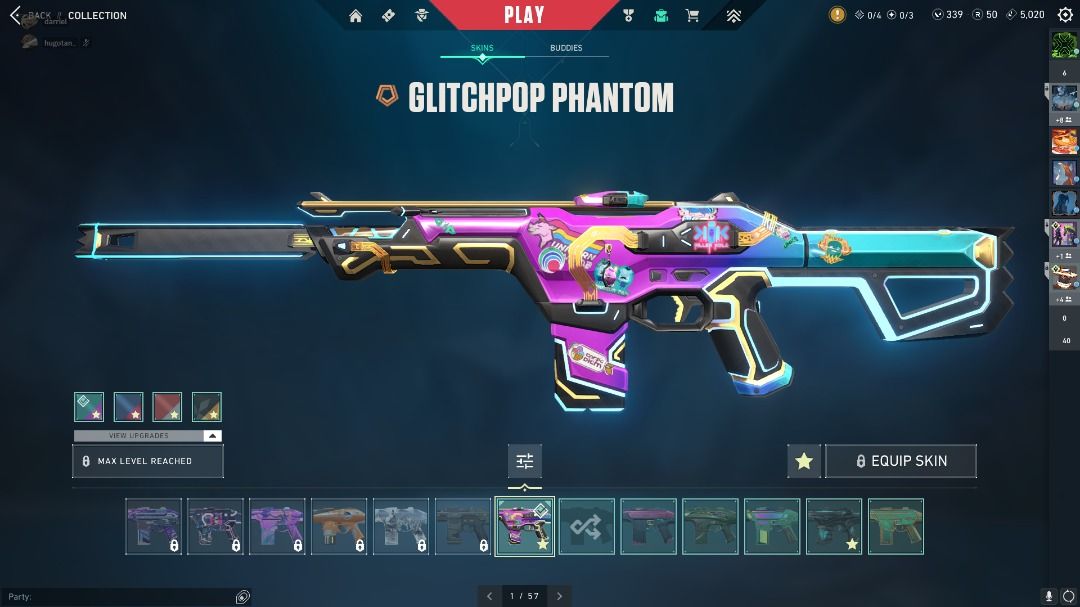Open the skin filter options

525,461
